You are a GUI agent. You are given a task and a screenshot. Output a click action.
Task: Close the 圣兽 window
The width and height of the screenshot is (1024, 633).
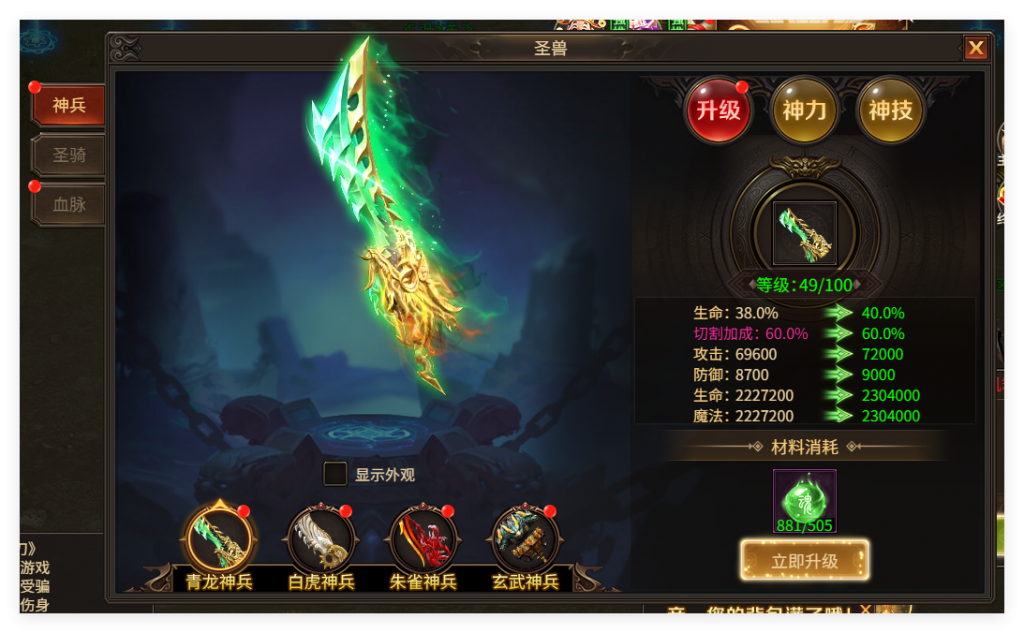tap(975, 48)
